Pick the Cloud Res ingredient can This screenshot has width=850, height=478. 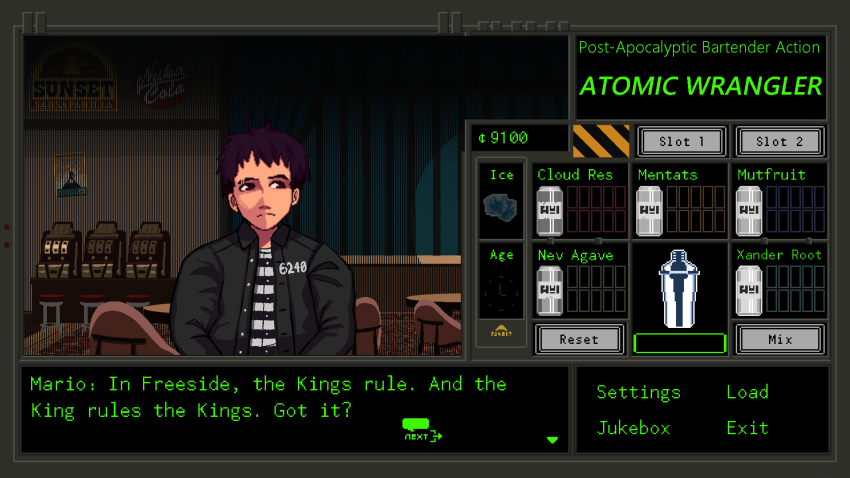[x=550, y=211]
